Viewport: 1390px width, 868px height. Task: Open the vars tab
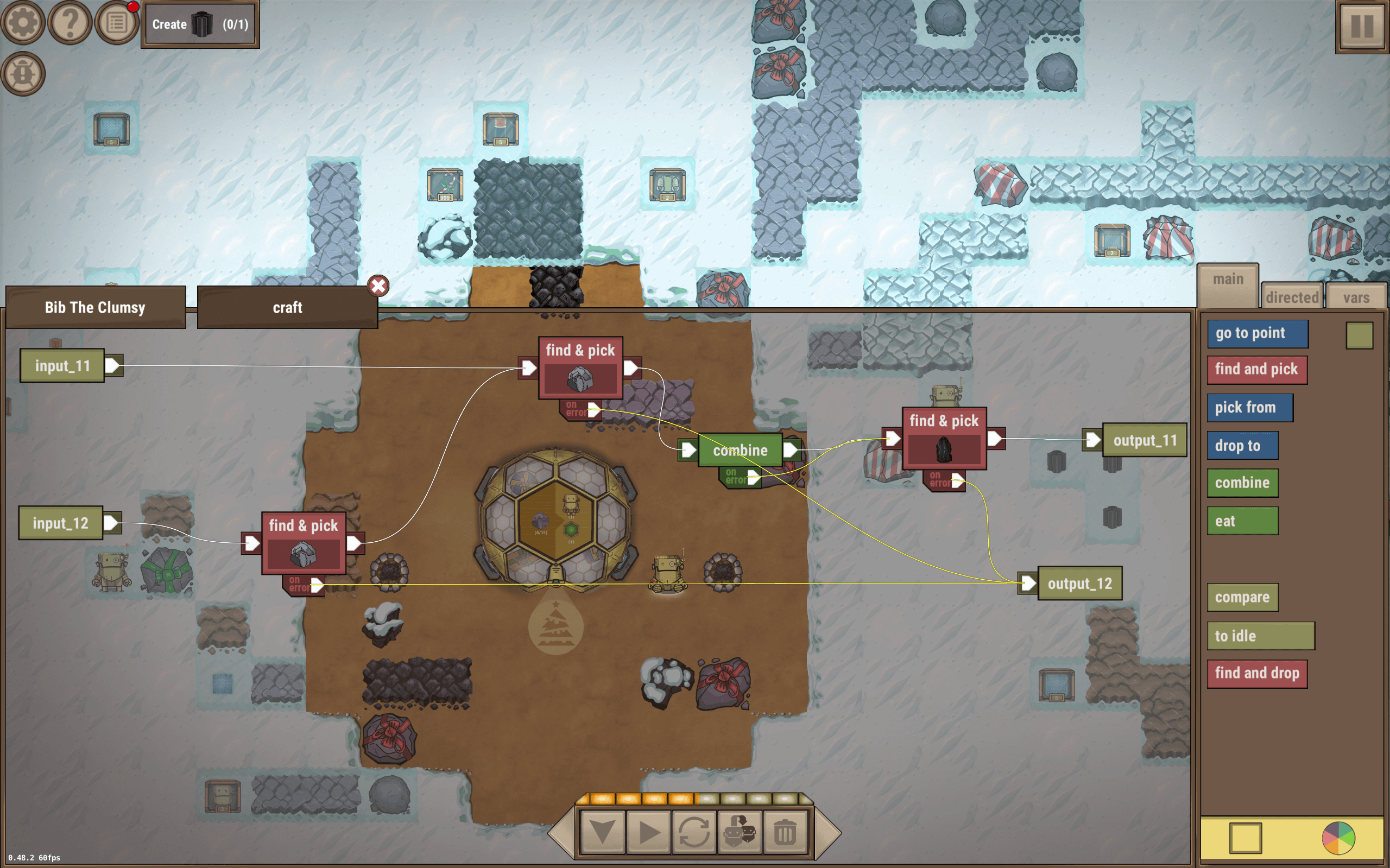pos(1357,297)
